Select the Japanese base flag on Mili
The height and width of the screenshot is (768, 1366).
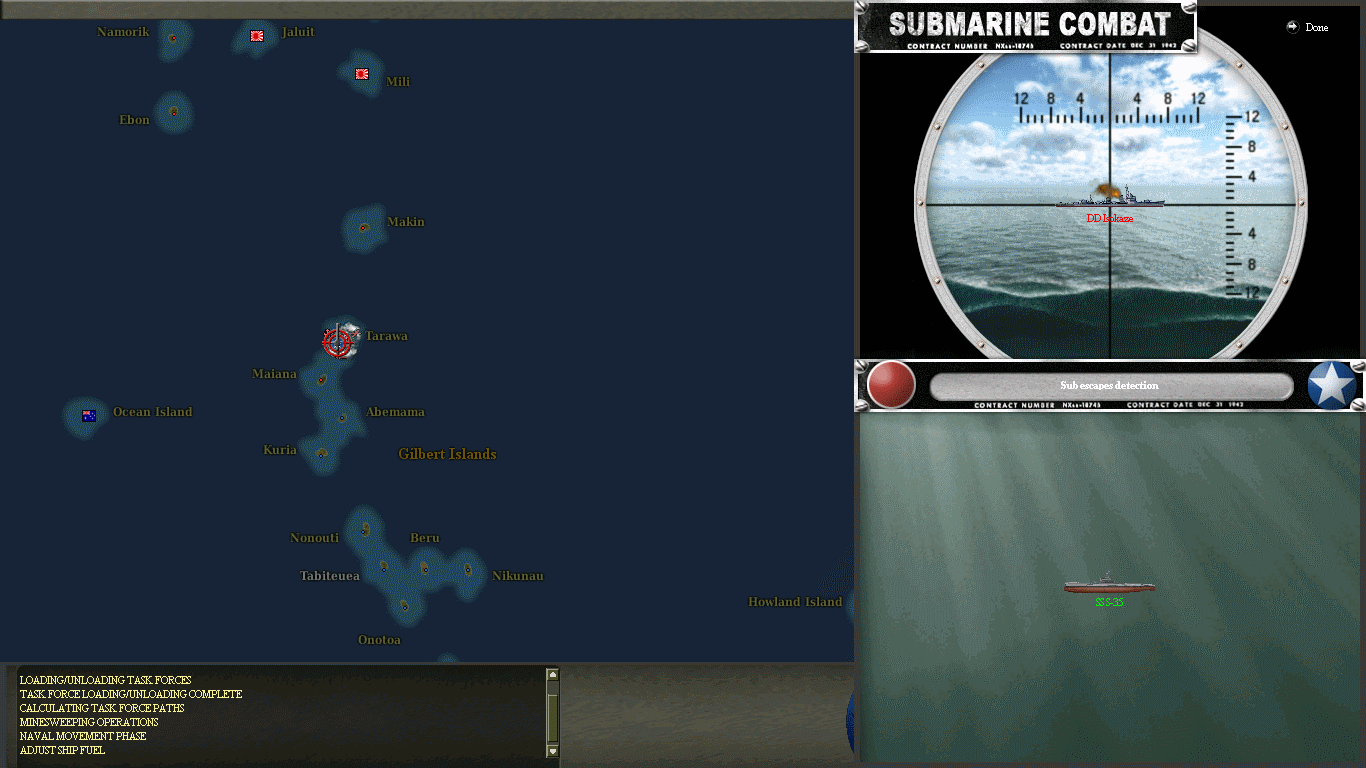click(361, 74)
